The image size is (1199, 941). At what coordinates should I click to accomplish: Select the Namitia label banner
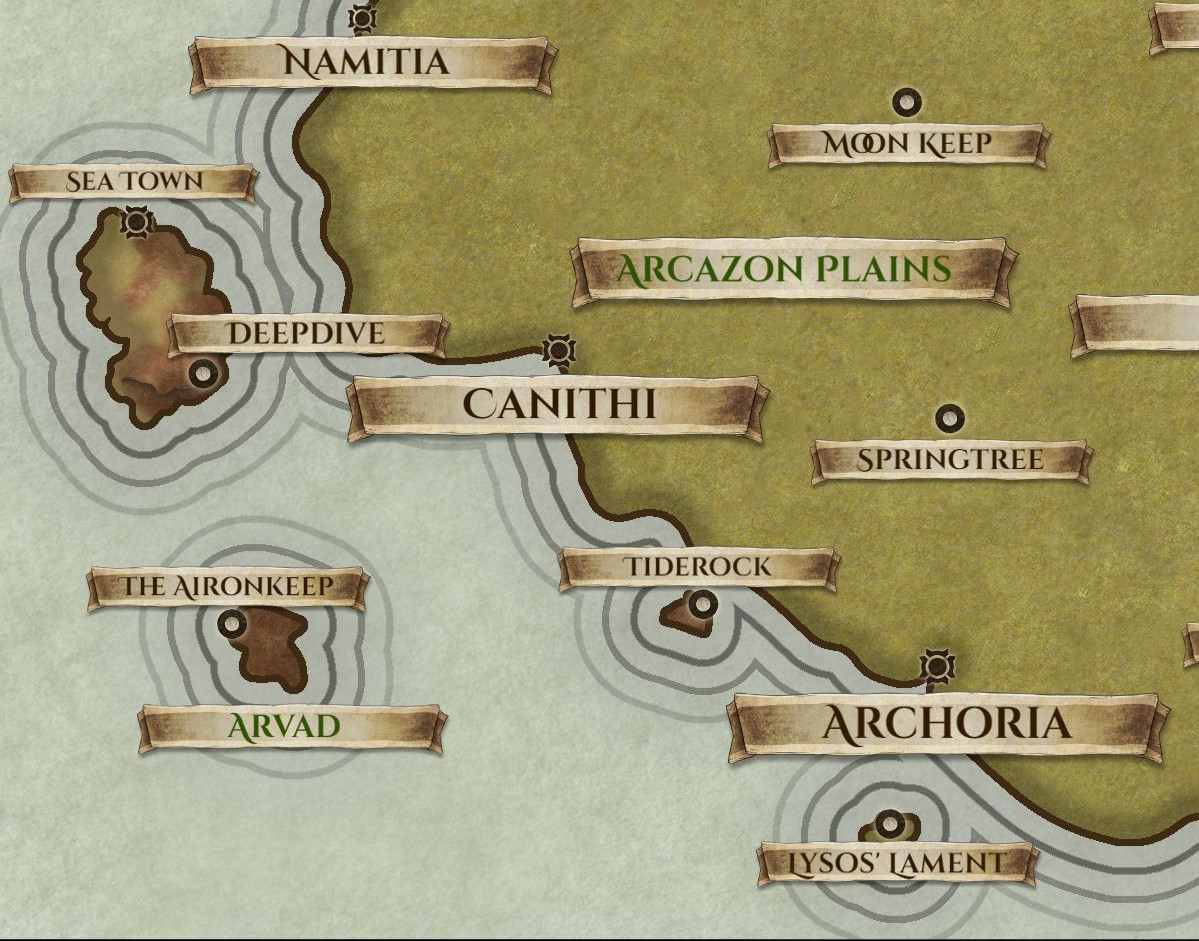[x=369, y=63]
